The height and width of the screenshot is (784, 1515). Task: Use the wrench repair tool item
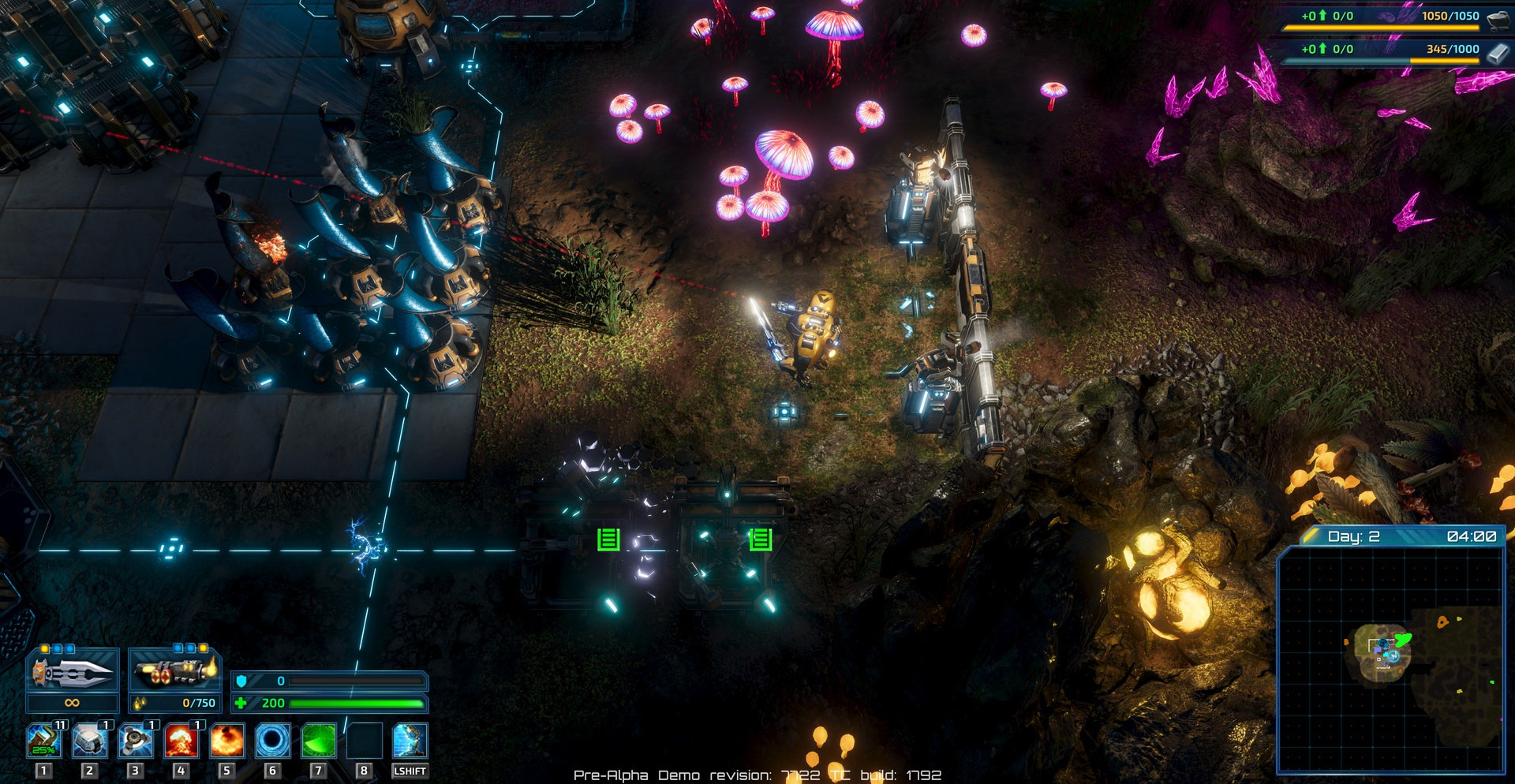pos(44,741)
